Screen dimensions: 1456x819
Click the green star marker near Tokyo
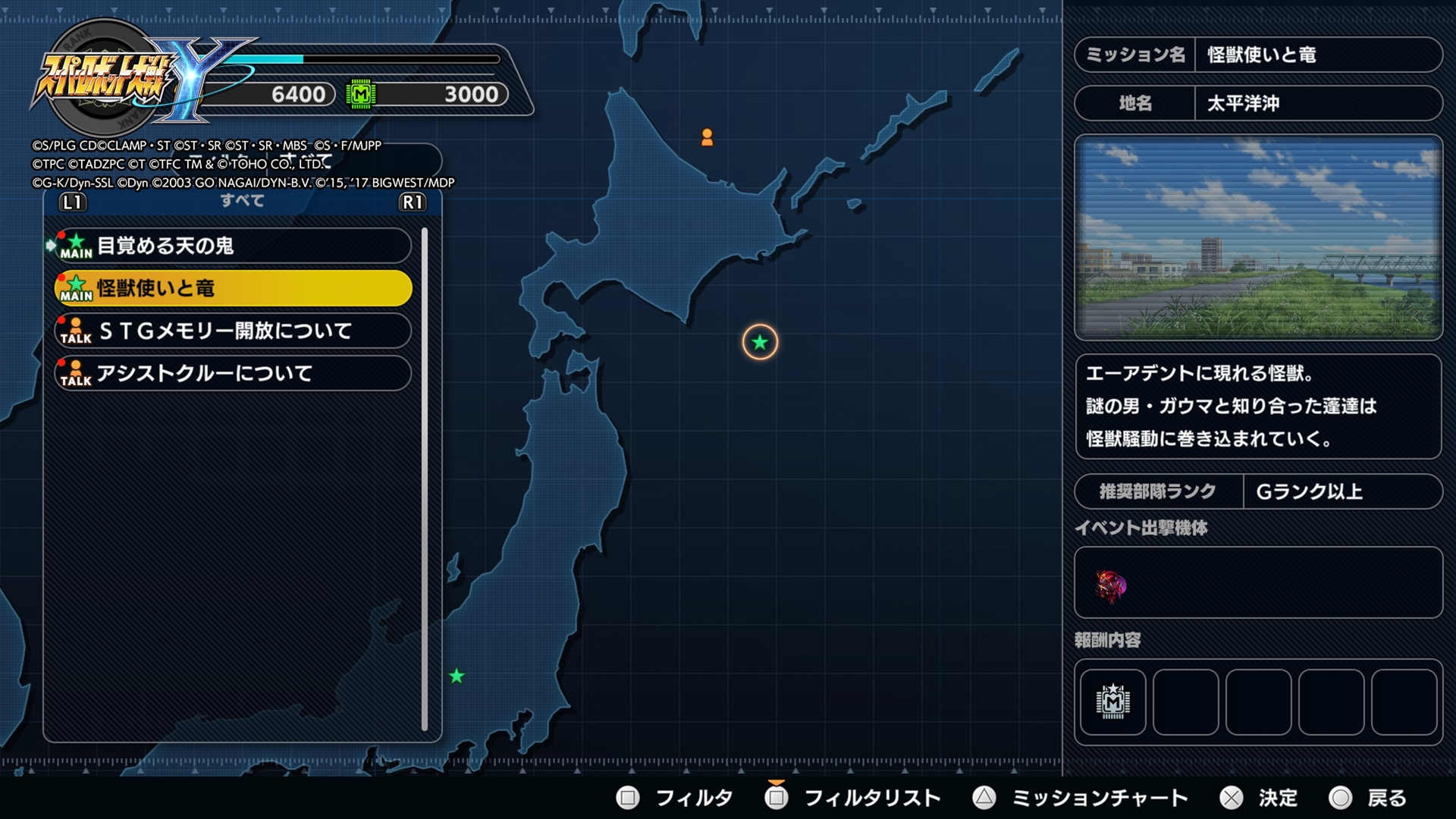(x=457, y=674)
